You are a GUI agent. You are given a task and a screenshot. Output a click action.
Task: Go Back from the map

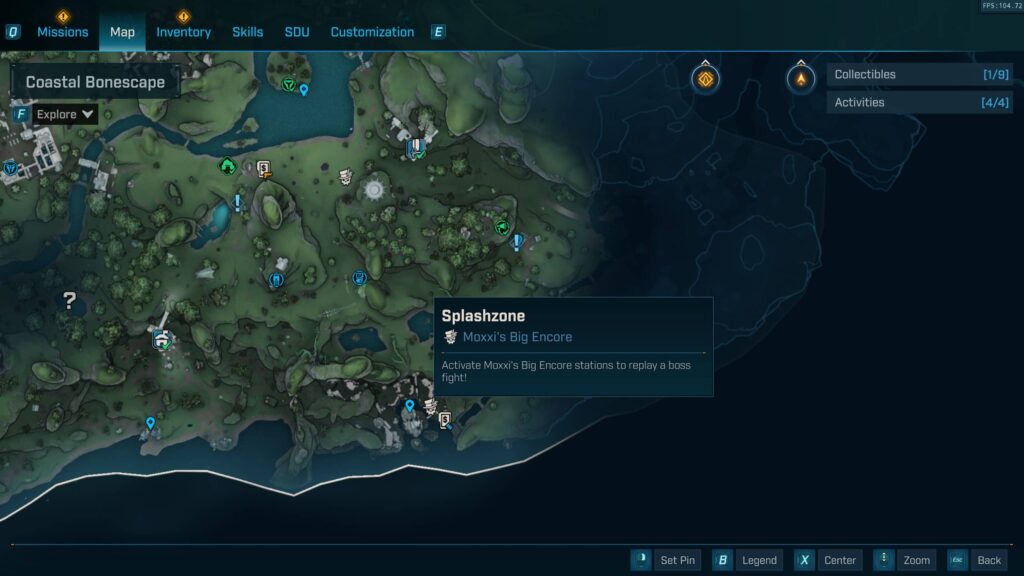tap(976, 560)
